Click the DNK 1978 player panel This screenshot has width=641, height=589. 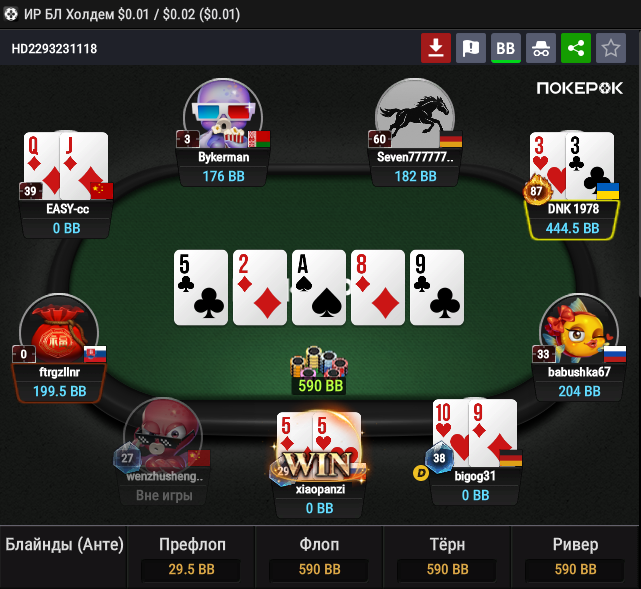573,218
